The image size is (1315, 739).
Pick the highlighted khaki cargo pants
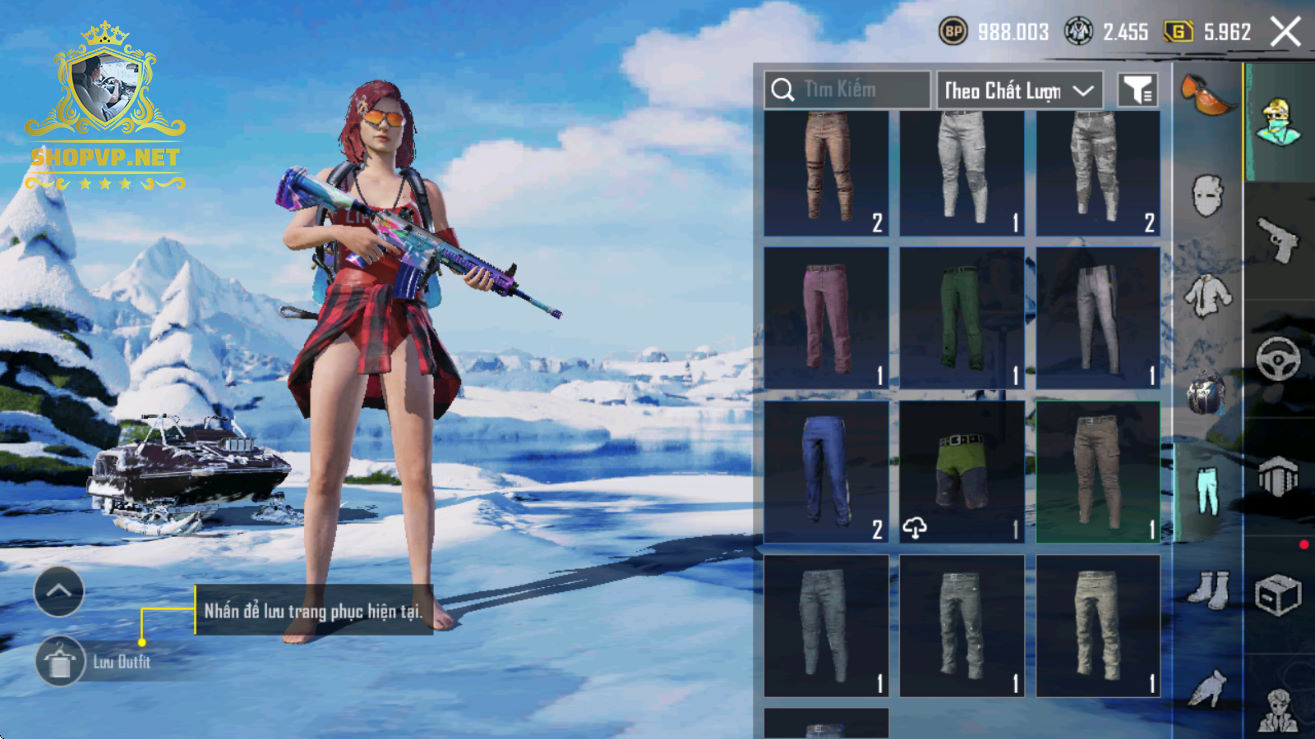pyautogui.click(x=1098, y=472)
